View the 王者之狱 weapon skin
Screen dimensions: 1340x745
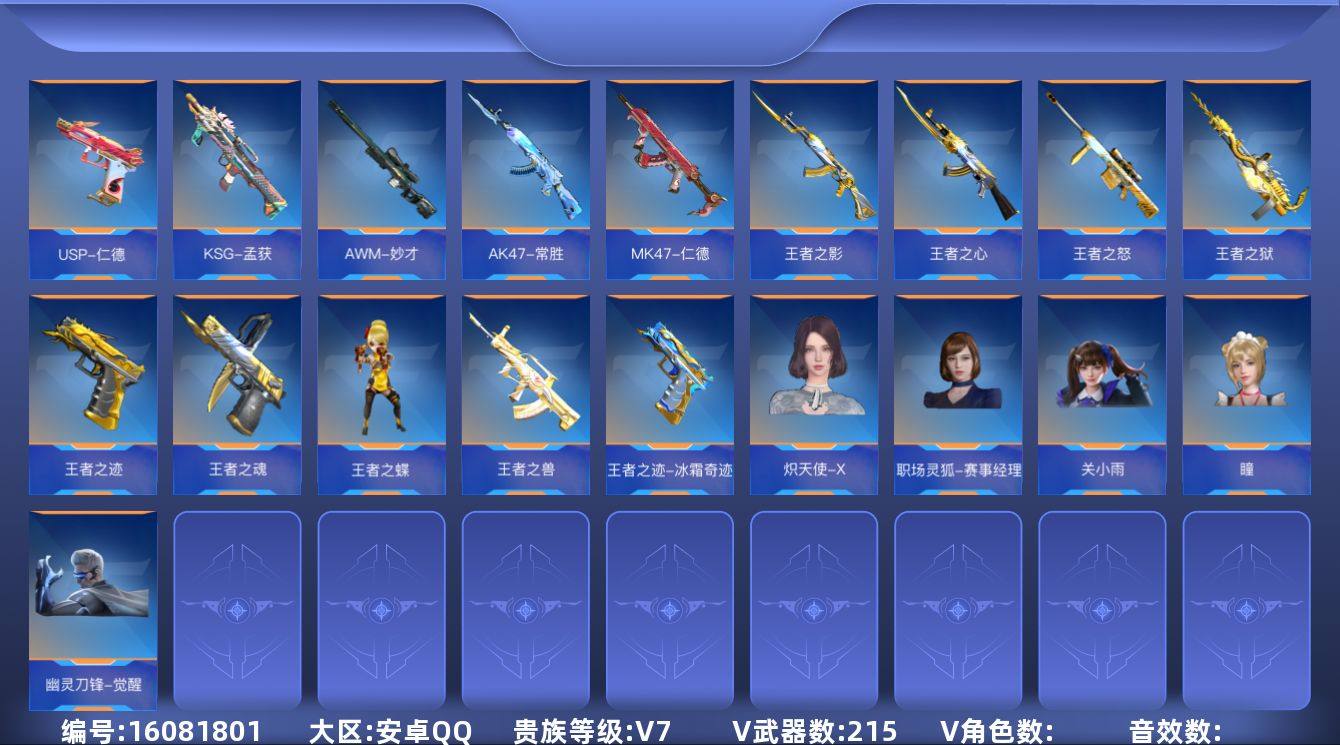1245,170
